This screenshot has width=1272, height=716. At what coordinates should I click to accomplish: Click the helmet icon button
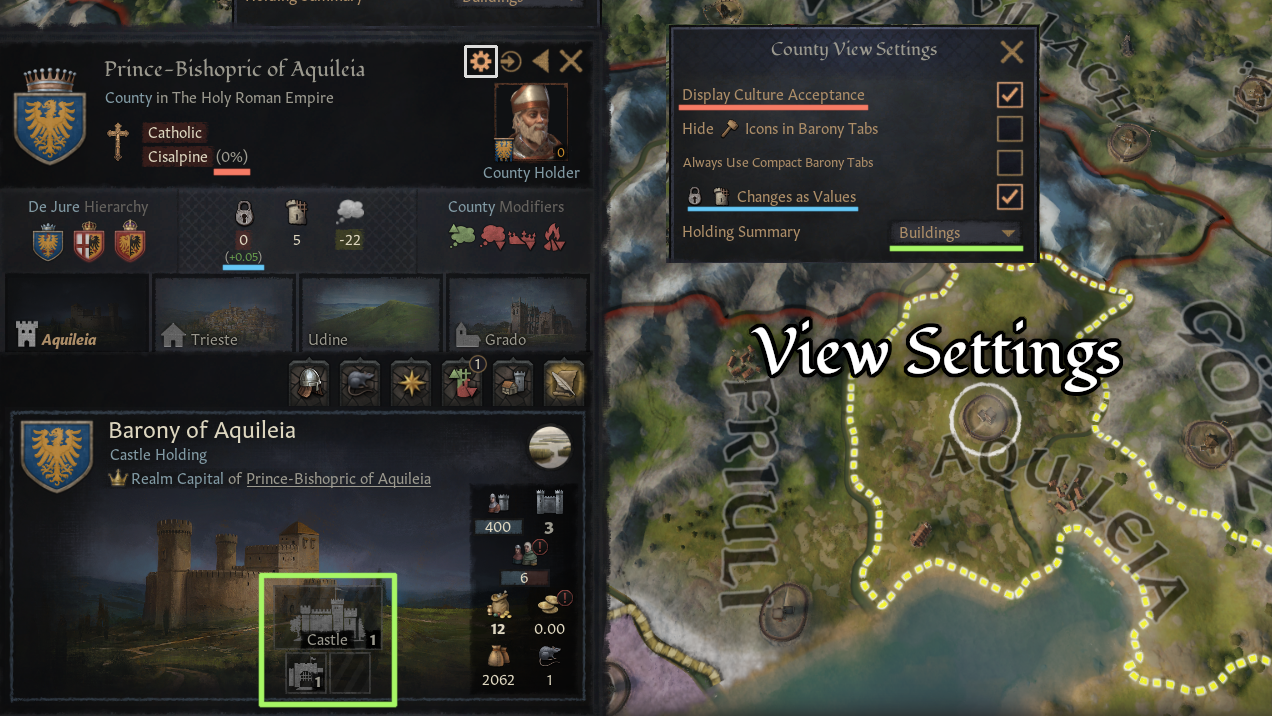(309, 381)
